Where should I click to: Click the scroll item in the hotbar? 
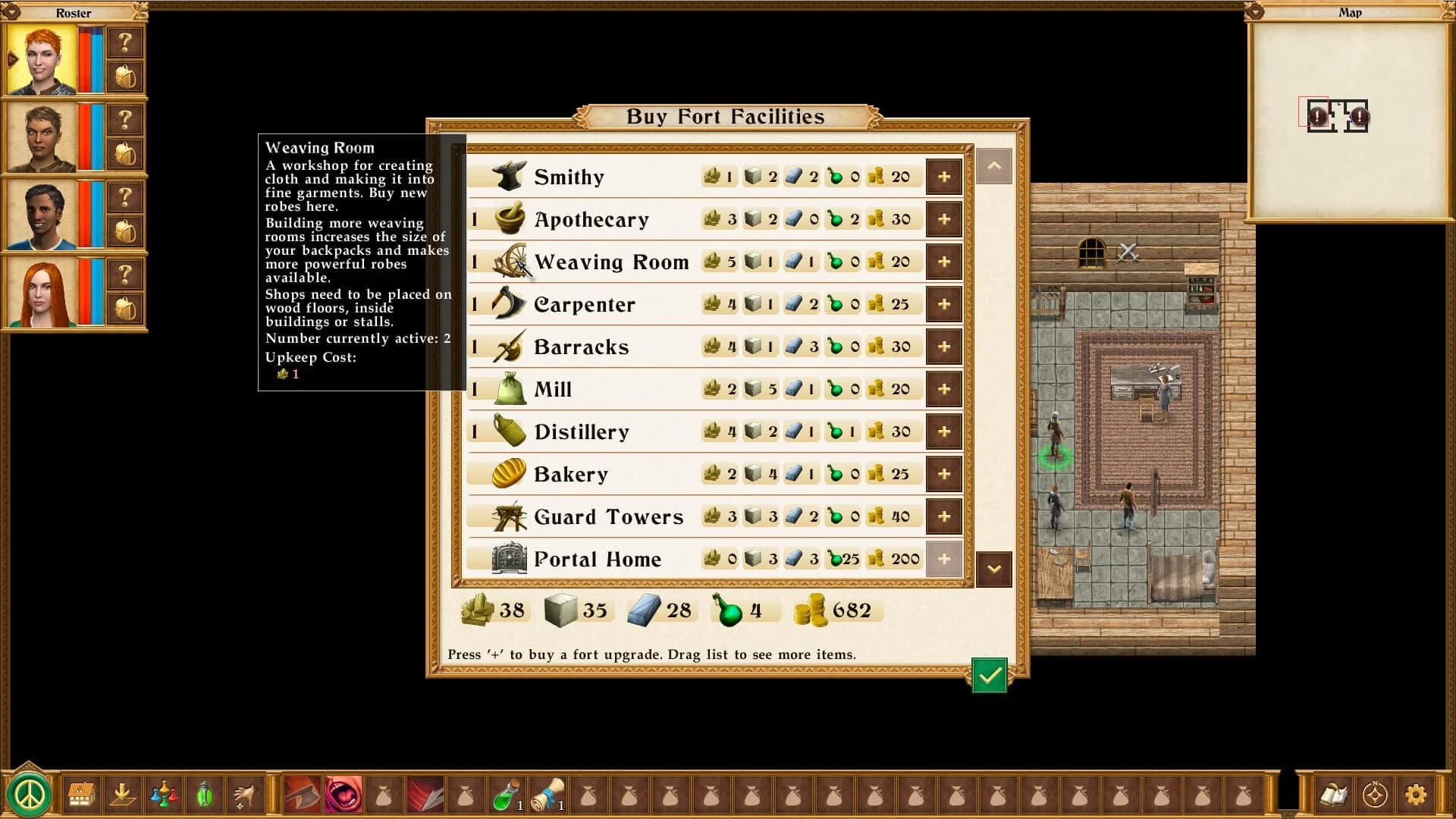[x=548, y=795]
